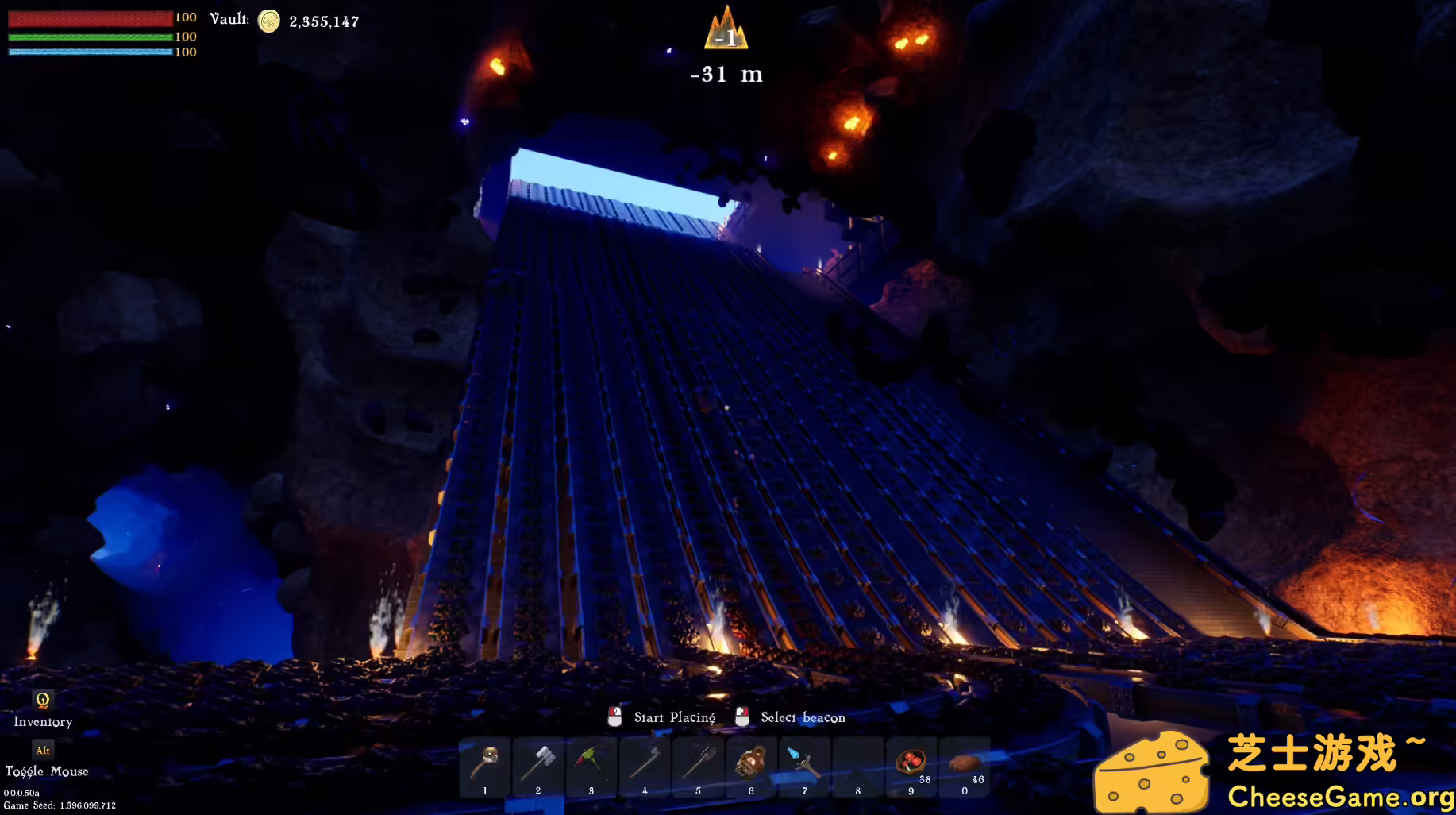The height and width of the screenshot is (815, 1456).
Task: Equip the jug in hotbar slot 6
Action: (x=751, y=763)
